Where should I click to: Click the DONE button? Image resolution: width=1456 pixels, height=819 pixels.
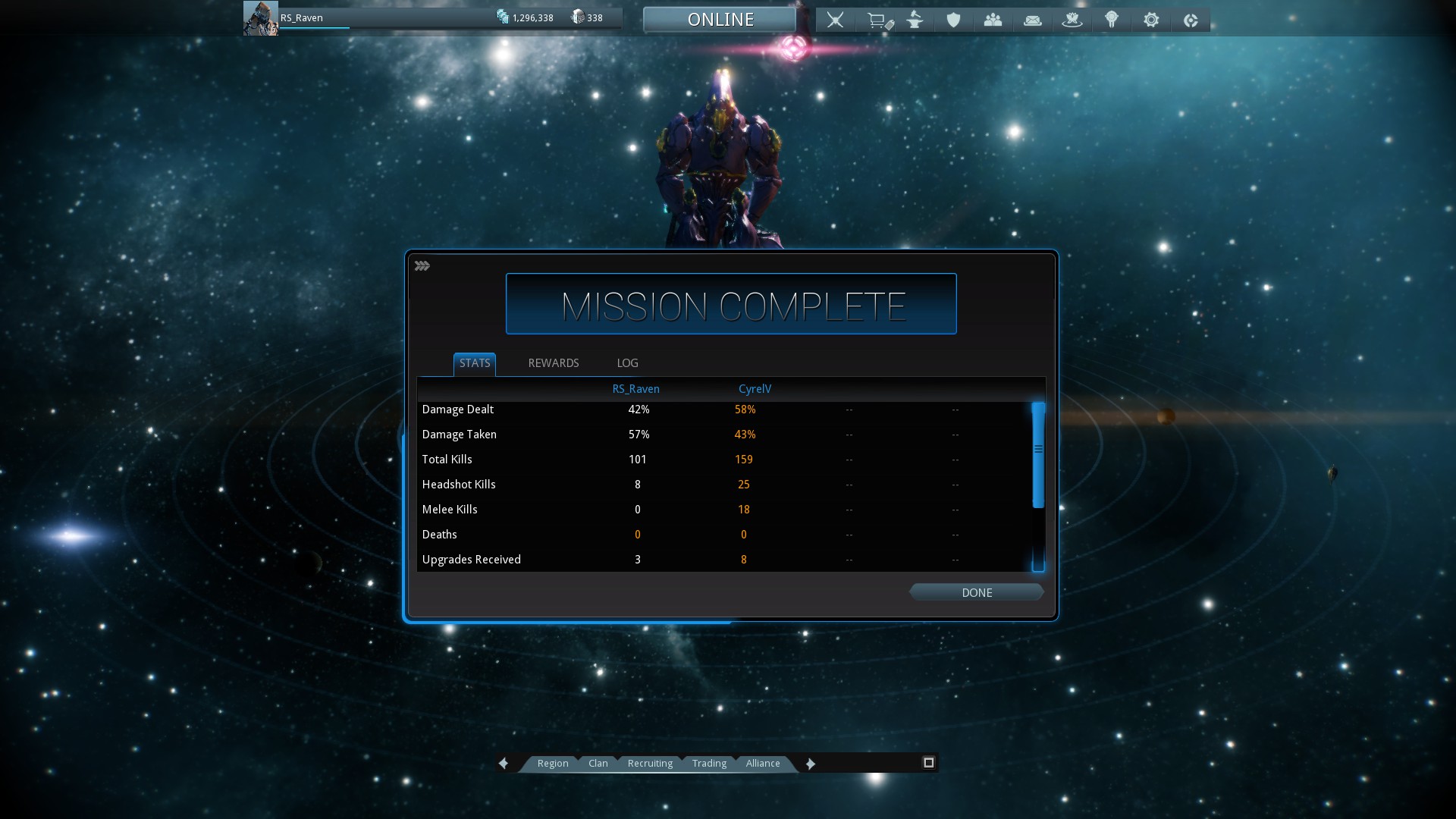976,592
